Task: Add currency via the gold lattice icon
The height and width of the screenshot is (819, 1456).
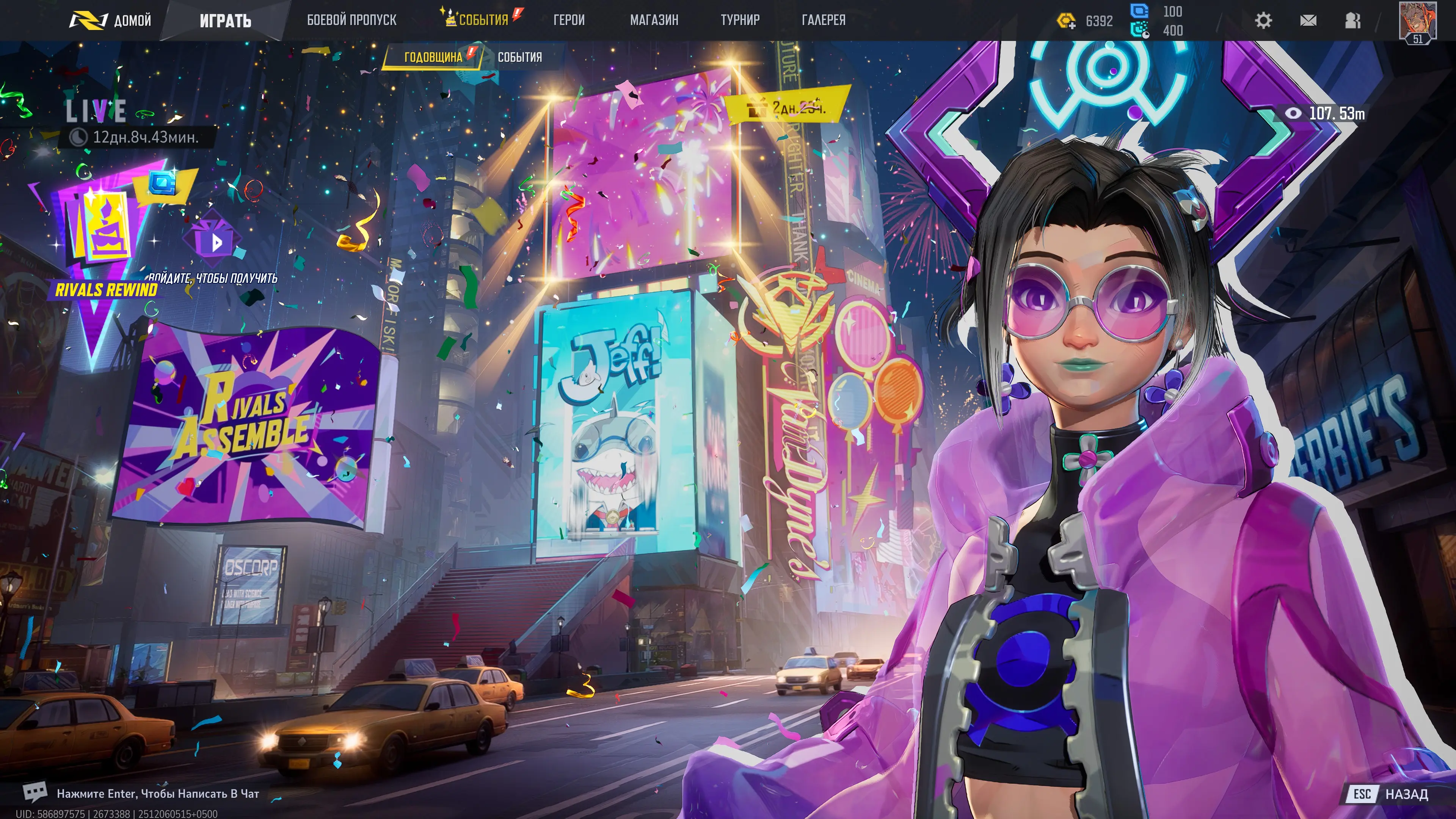Action: (1066, 22)
